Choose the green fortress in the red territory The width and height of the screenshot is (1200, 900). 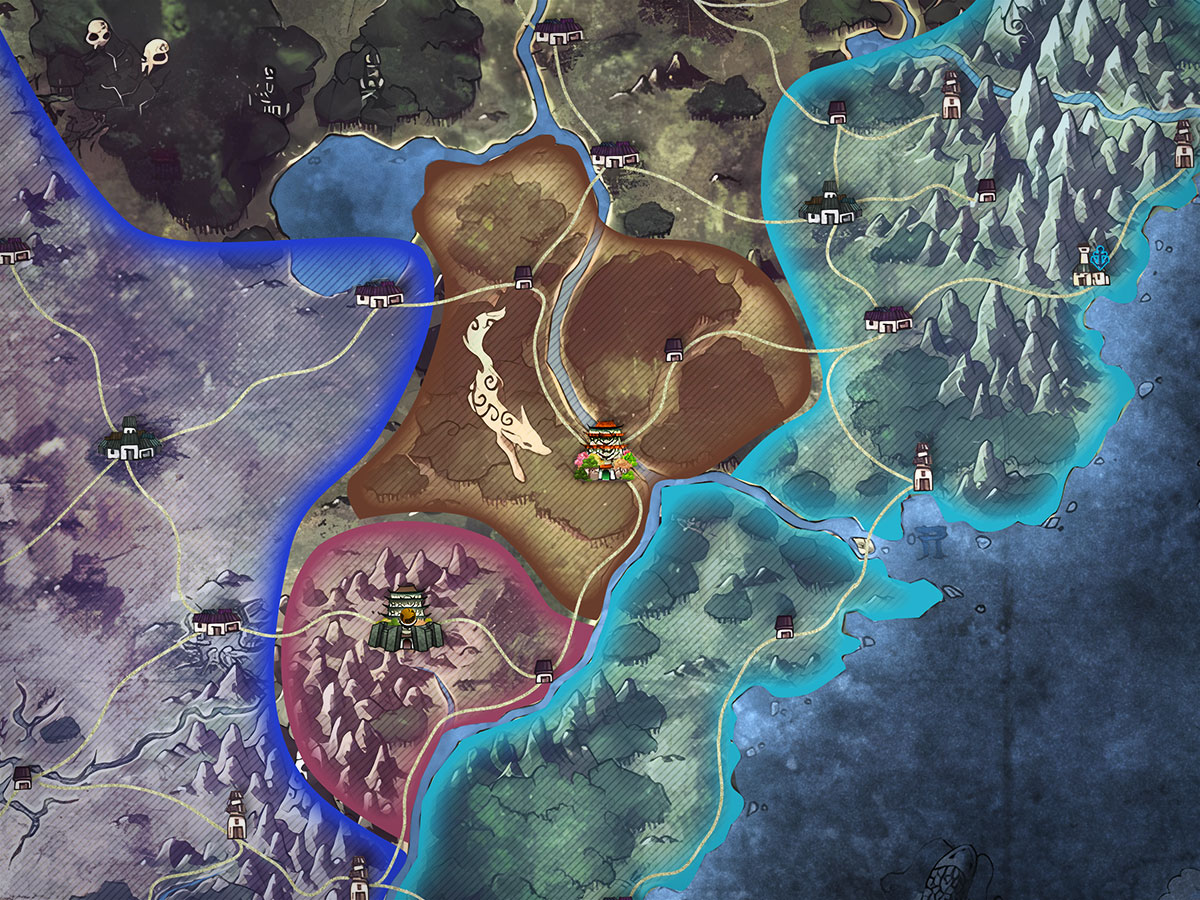[405, 620]
